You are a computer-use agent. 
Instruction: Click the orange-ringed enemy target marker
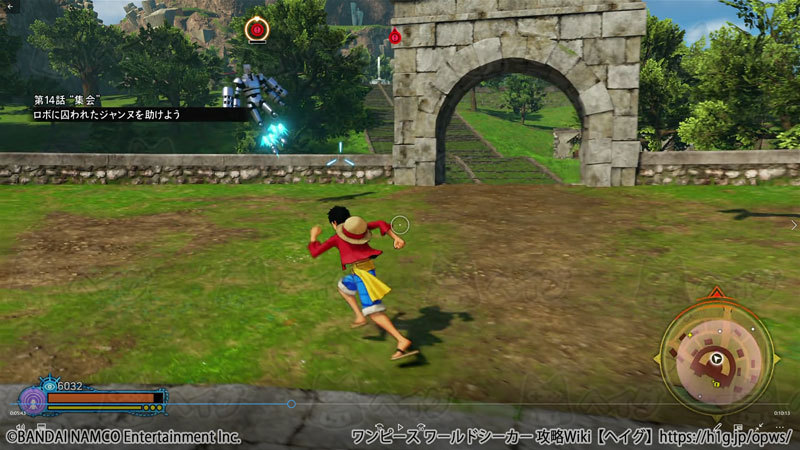257,30
